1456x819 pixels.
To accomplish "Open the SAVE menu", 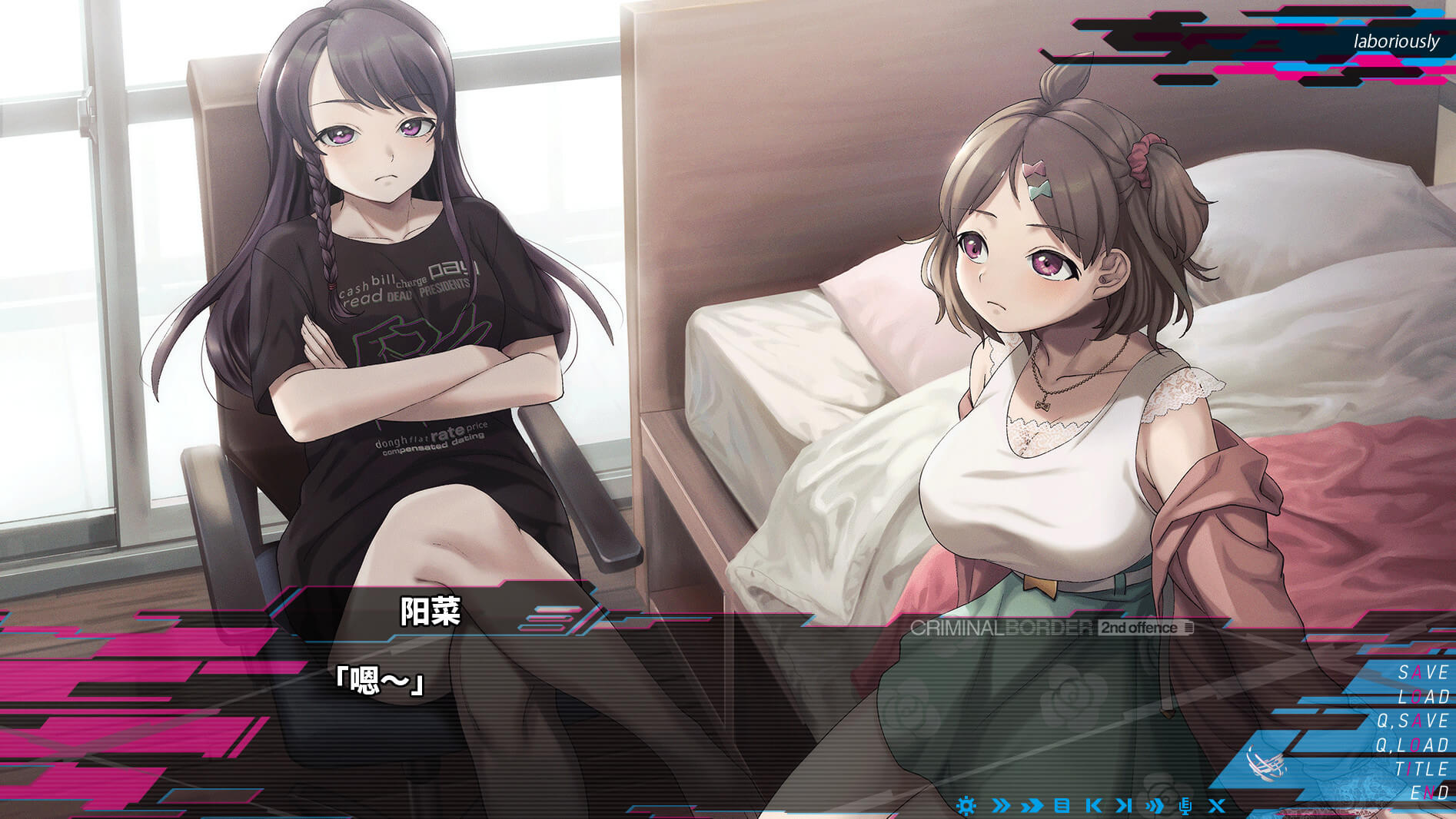I will point(1423,672).
